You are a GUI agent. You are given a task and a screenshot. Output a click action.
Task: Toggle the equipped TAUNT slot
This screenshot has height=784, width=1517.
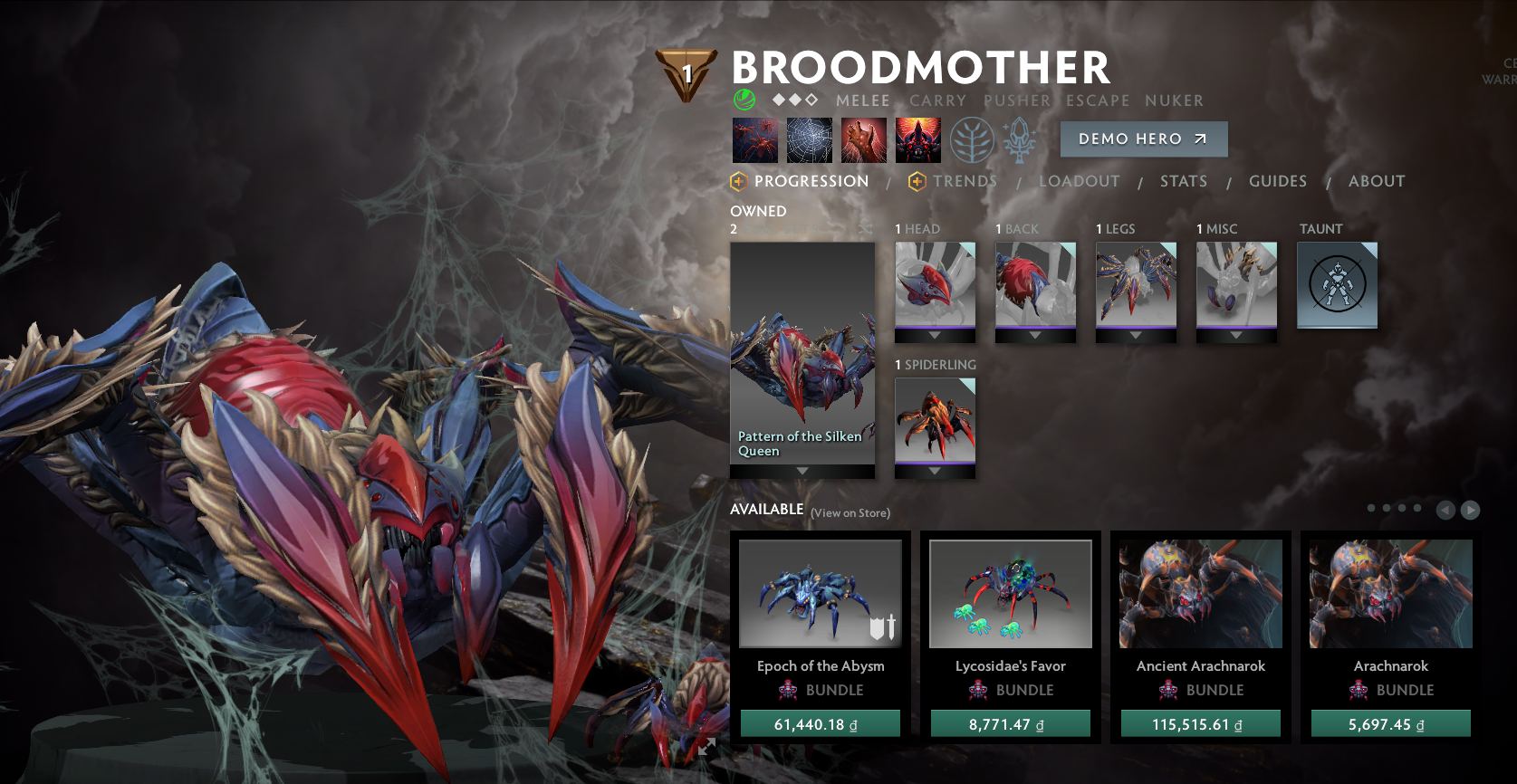[1337, 285]
